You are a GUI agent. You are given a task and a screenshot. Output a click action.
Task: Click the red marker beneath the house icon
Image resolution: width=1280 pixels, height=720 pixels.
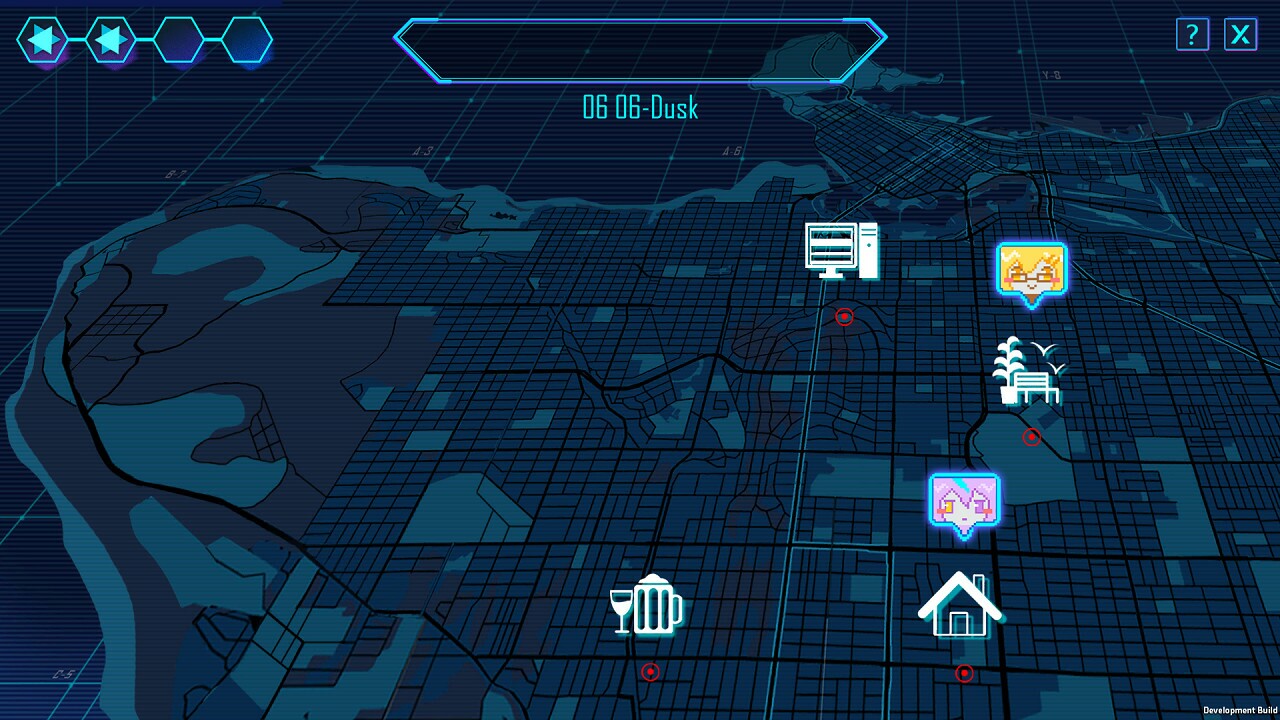[x=963, y=673]
